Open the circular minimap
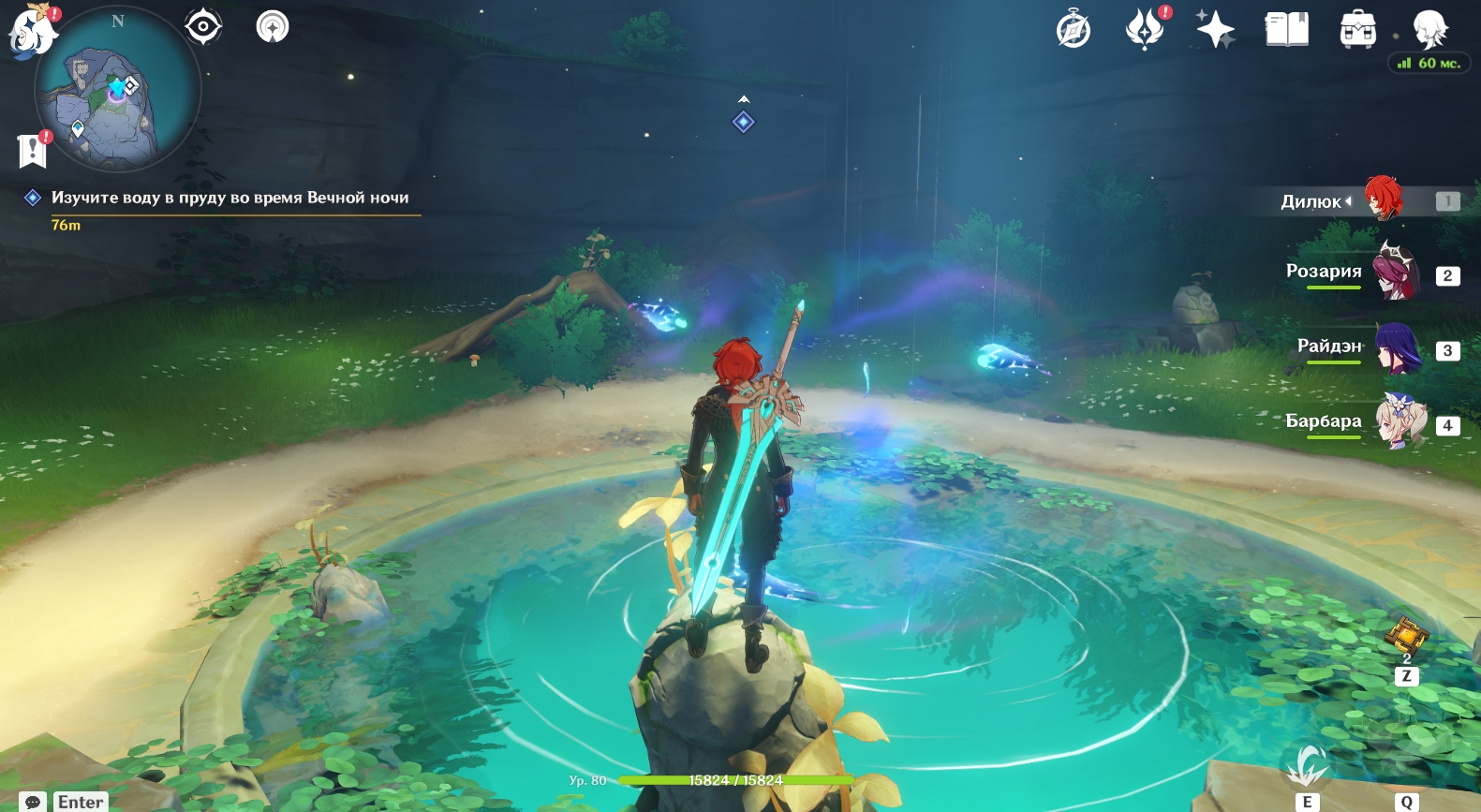The height and width of the screenshot is (812, 1481). (117, 91)
